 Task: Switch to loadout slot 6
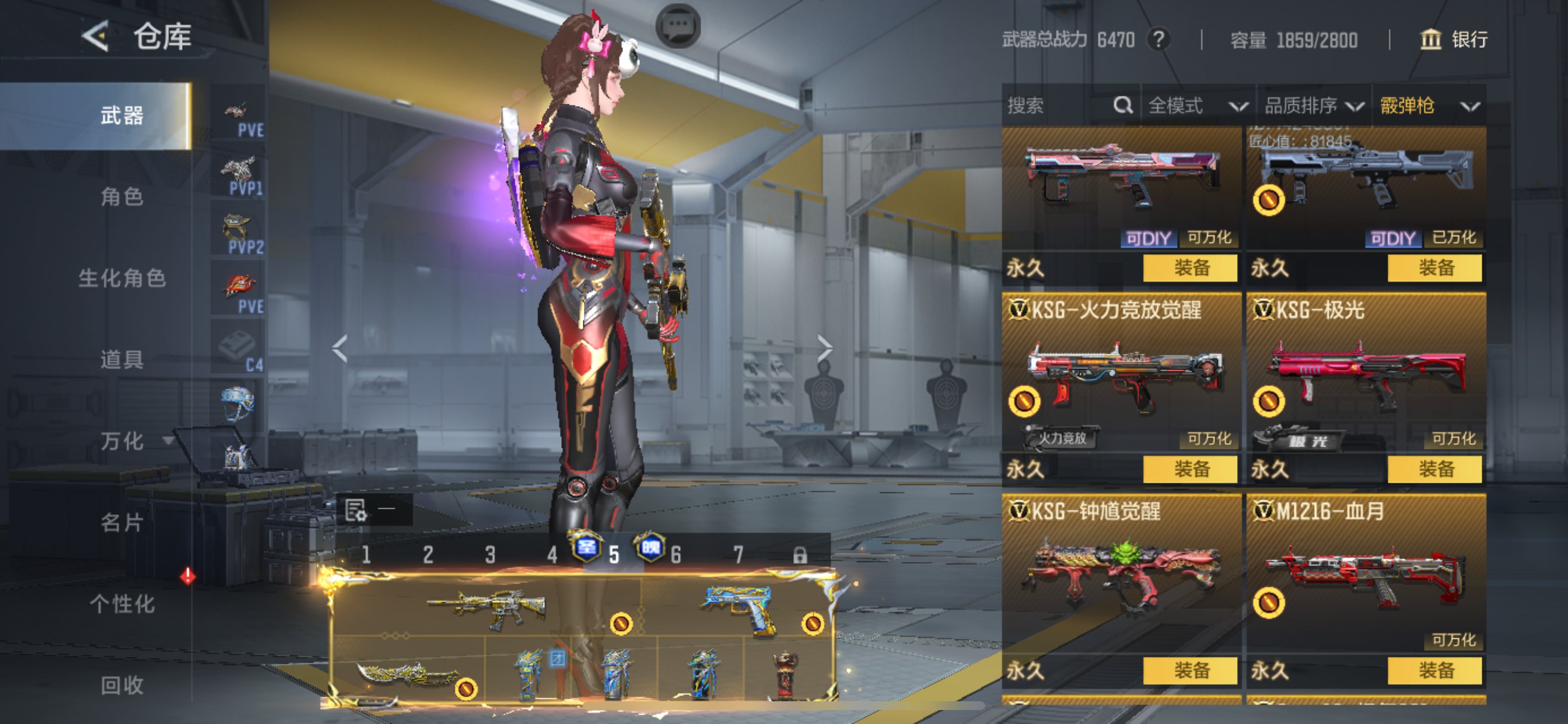(x=675, y=554)
